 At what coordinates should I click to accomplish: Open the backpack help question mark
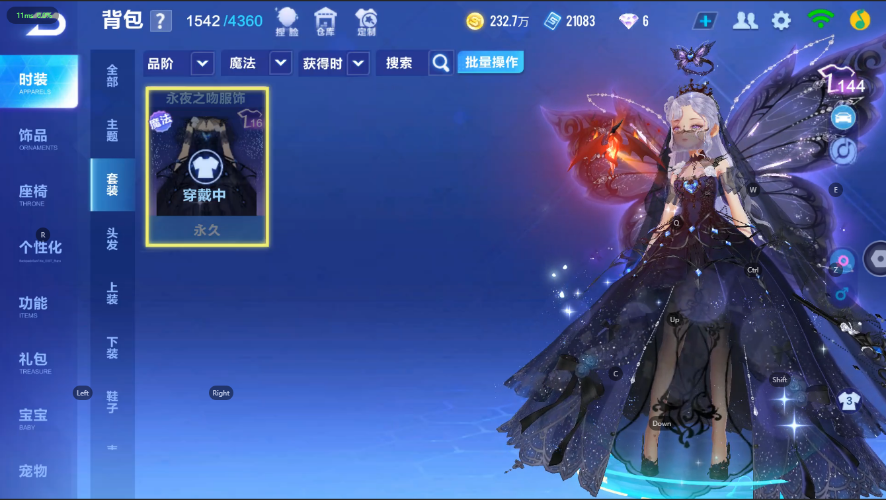pos(161,21)
